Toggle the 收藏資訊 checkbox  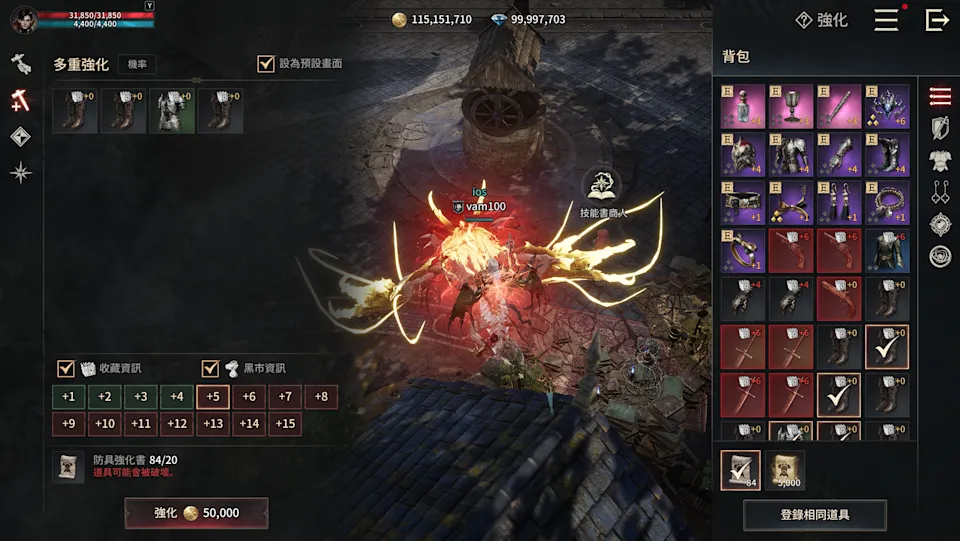(x=66, y=368)
